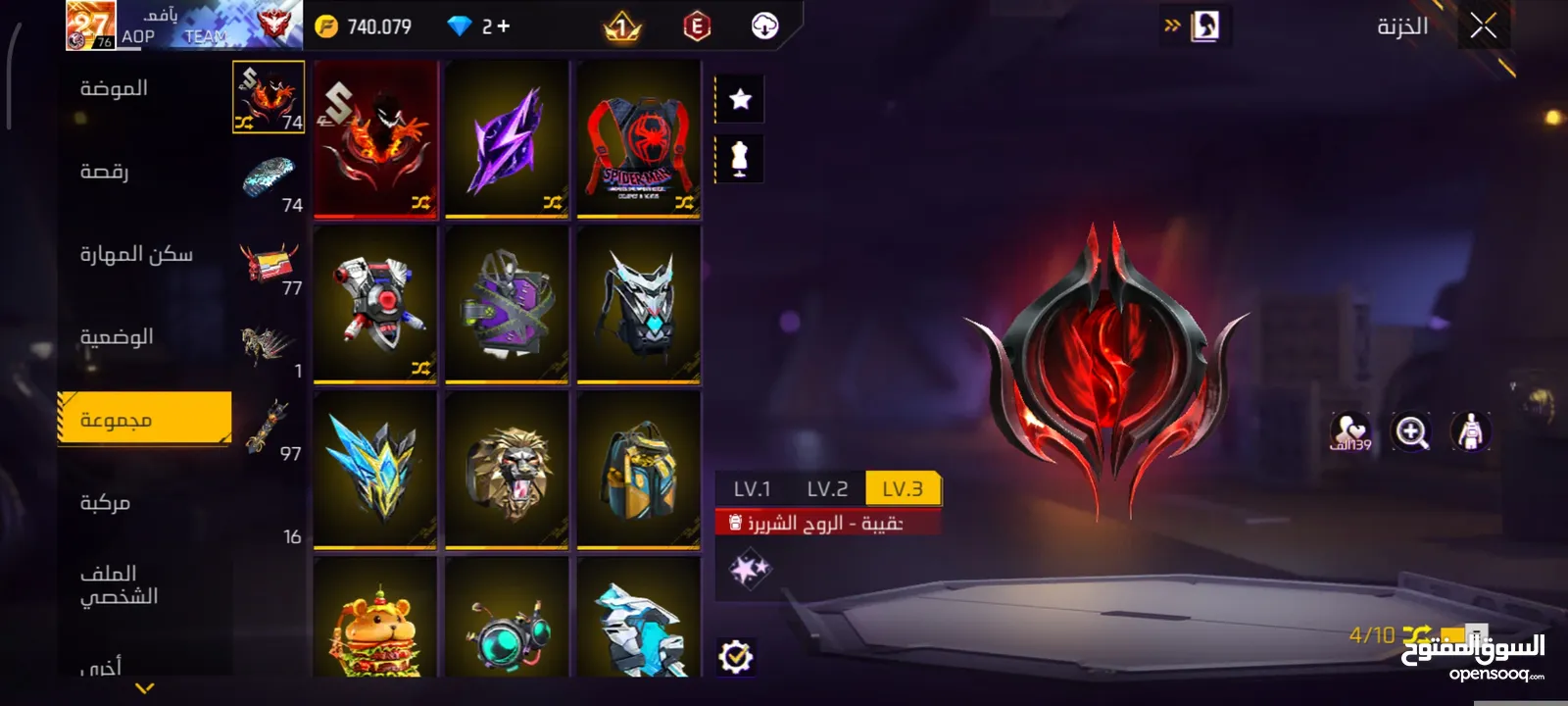Switch to the رقصة emote category
Image resolution: width=1568 pixels, height=706 pixels.
(105, 172)
